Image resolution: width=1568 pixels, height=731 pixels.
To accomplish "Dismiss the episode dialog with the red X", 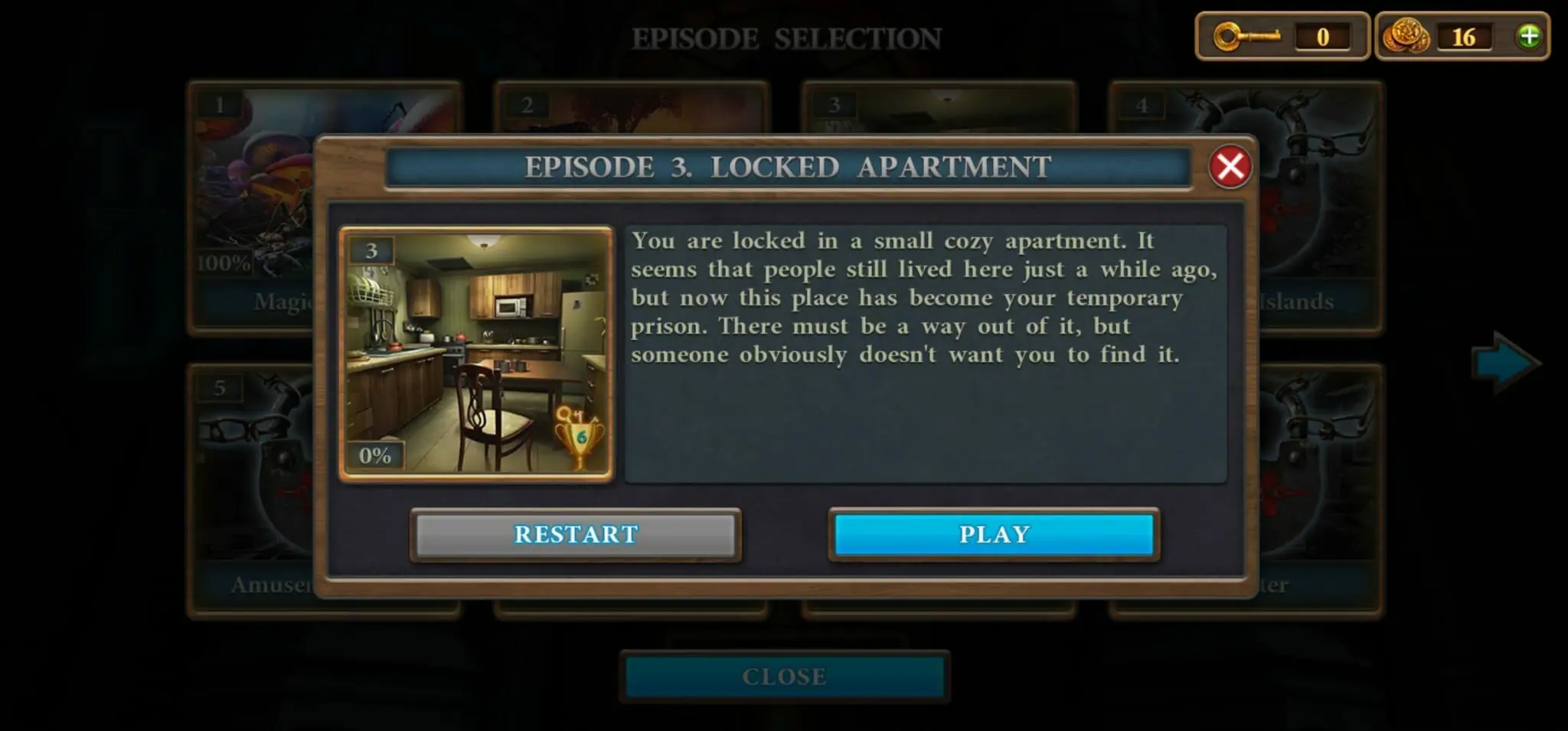I will 1230,167.
